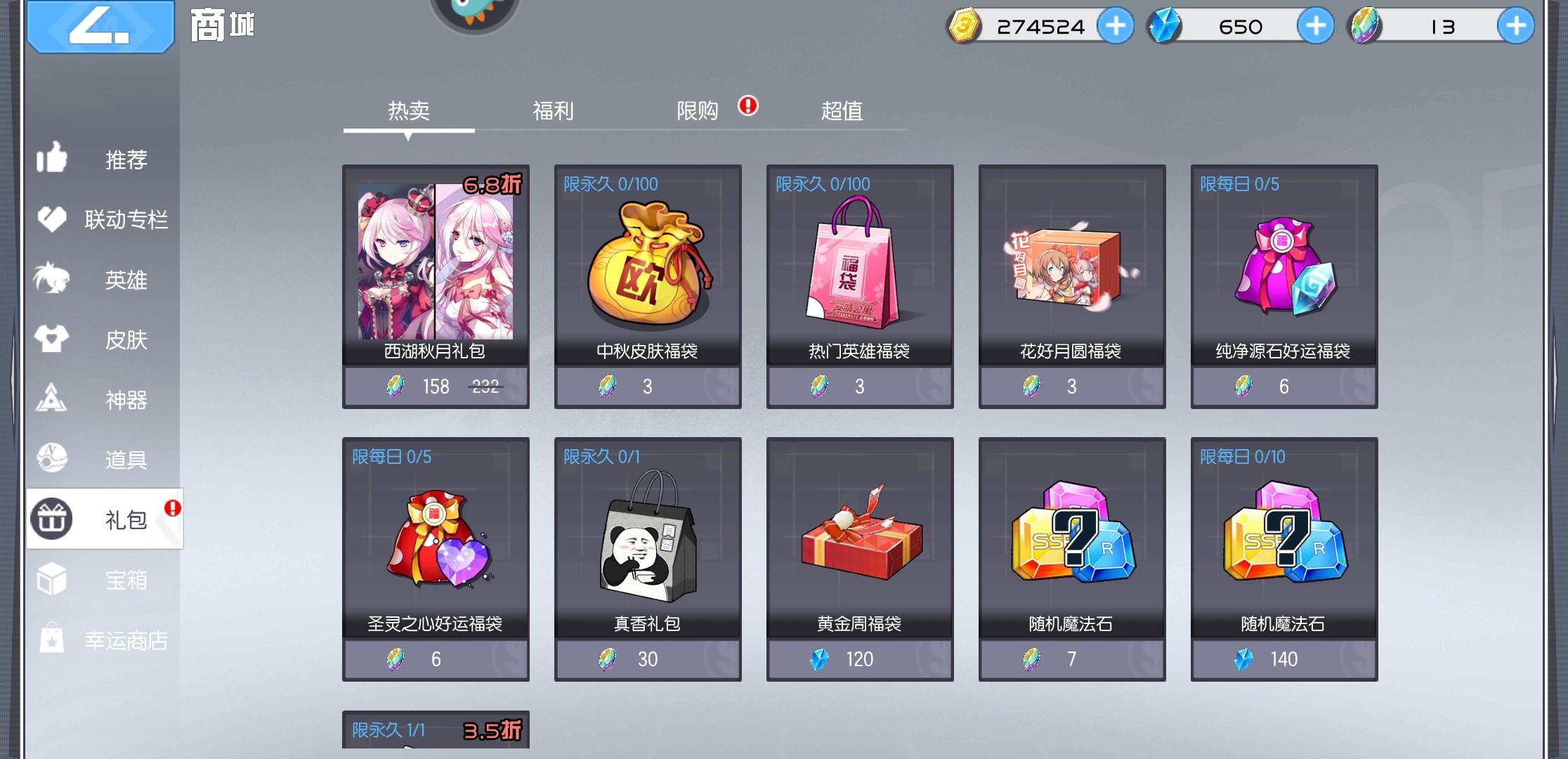Click the red alert badge on 限购 tab
Image resolution: width=1568 pixels, height=759 pixels.
coord(747,107)
